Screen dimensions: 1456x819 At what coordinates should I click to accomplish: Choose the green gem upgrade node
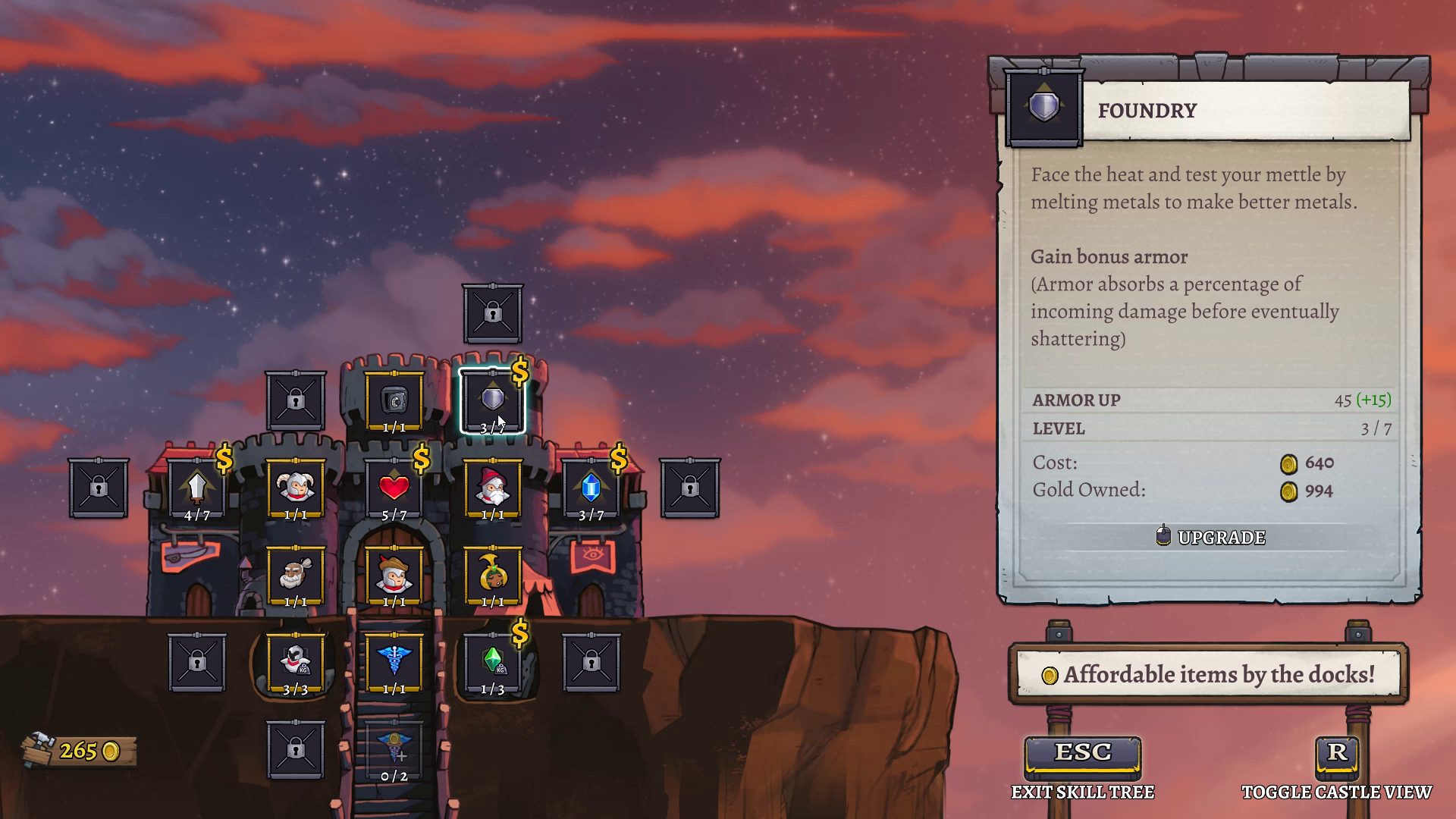tap(492, 663)
